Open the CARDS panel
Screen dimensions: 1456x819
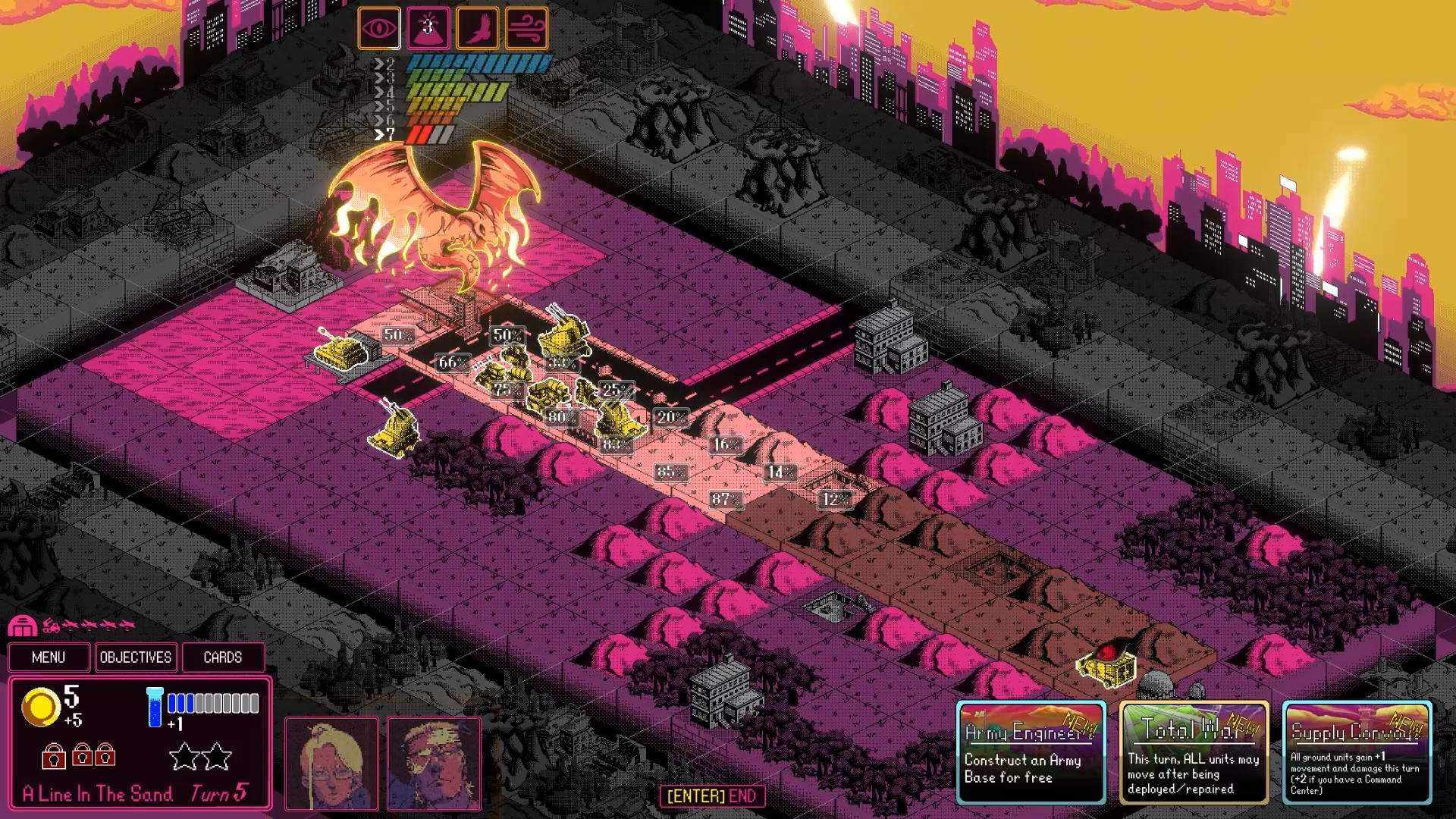221,657
